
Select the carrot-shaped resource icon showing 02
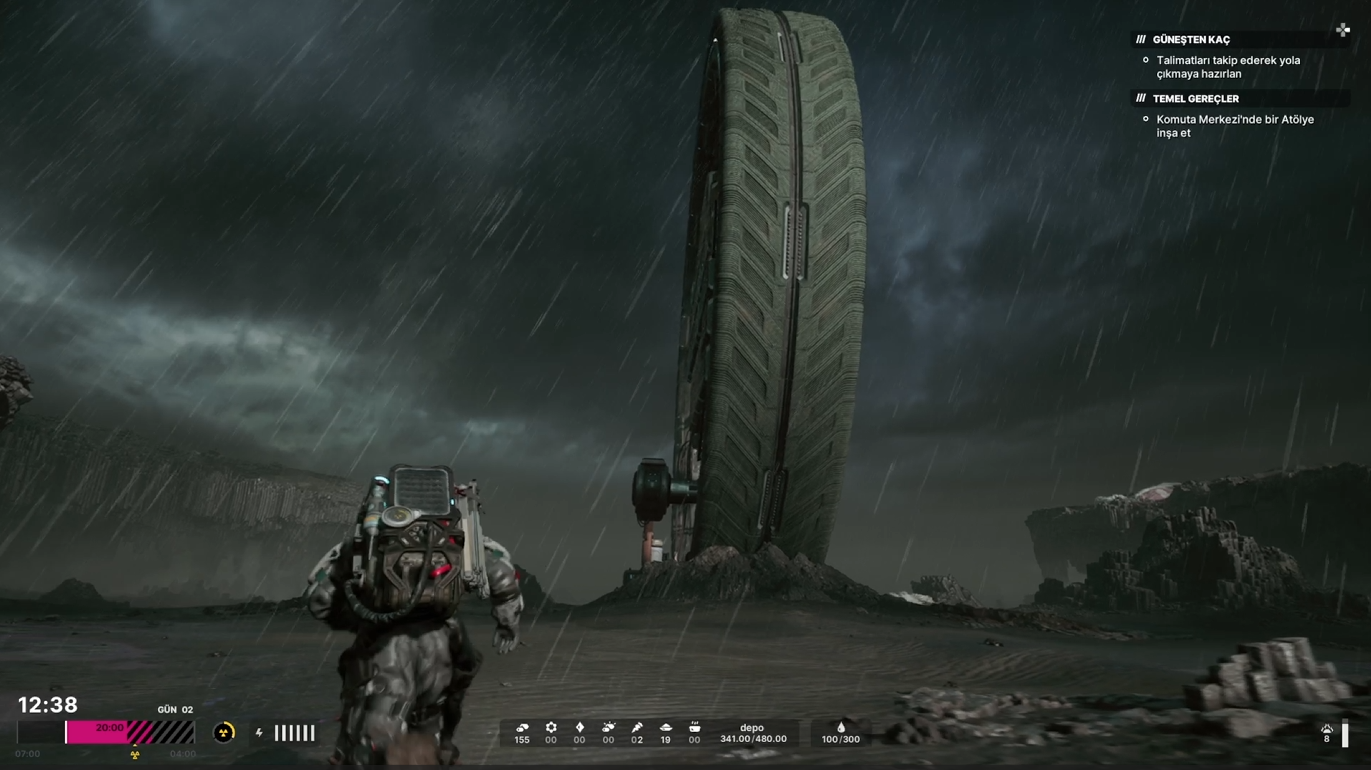637,728
